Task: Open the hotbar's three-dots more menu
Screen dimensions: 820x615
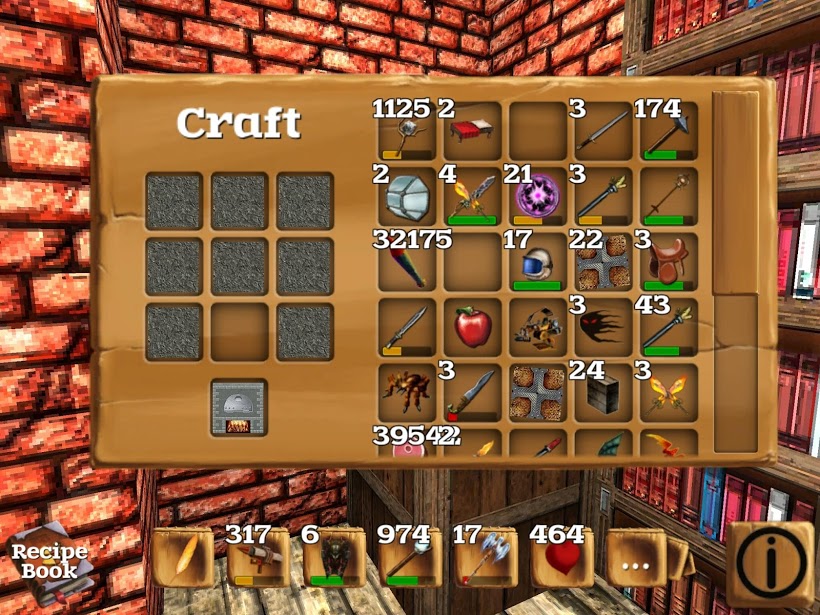Action: pyautogui.click(x=636, y=562)
